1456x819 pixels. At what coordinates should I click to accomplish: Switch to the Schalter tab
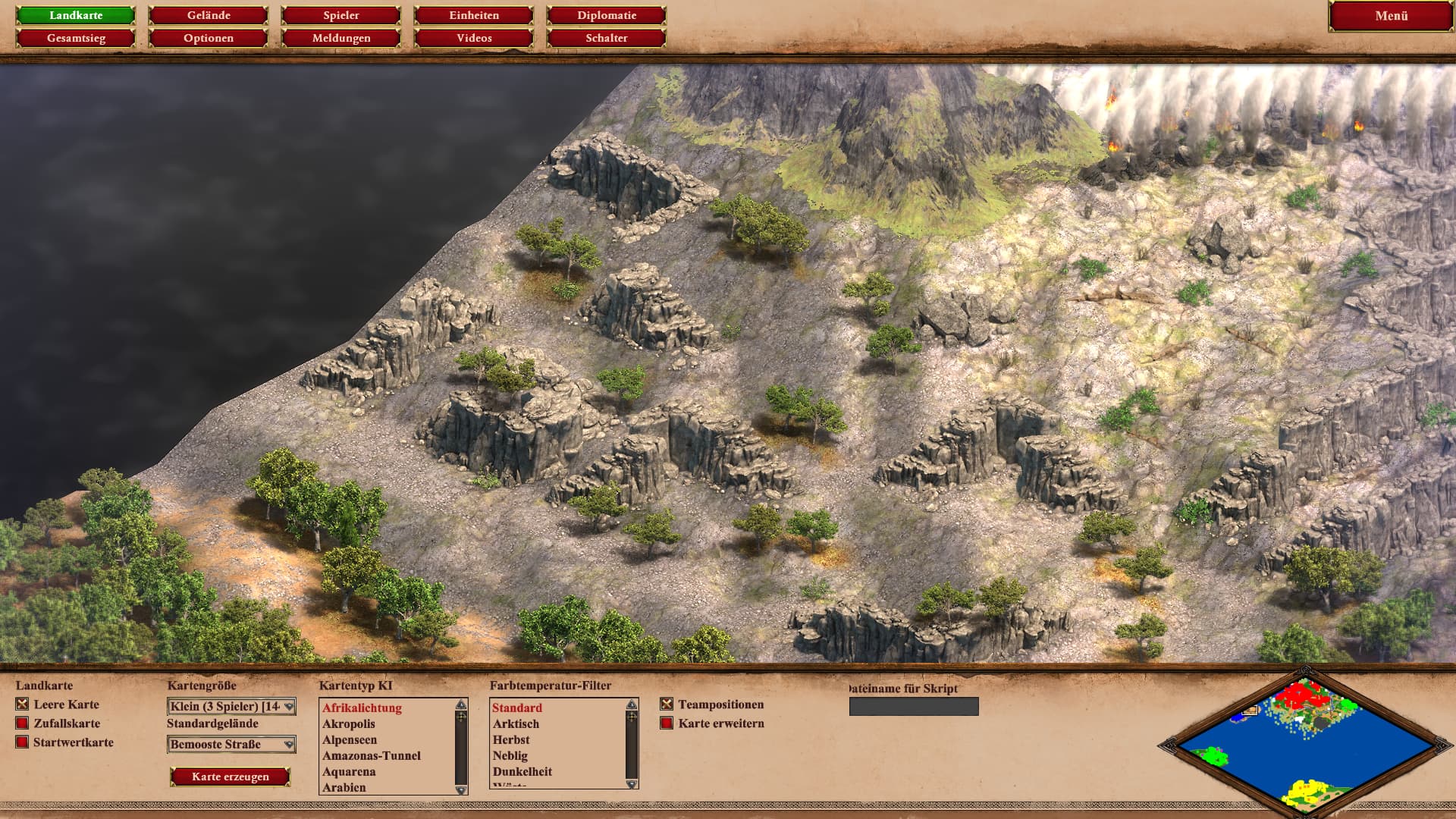607,38
